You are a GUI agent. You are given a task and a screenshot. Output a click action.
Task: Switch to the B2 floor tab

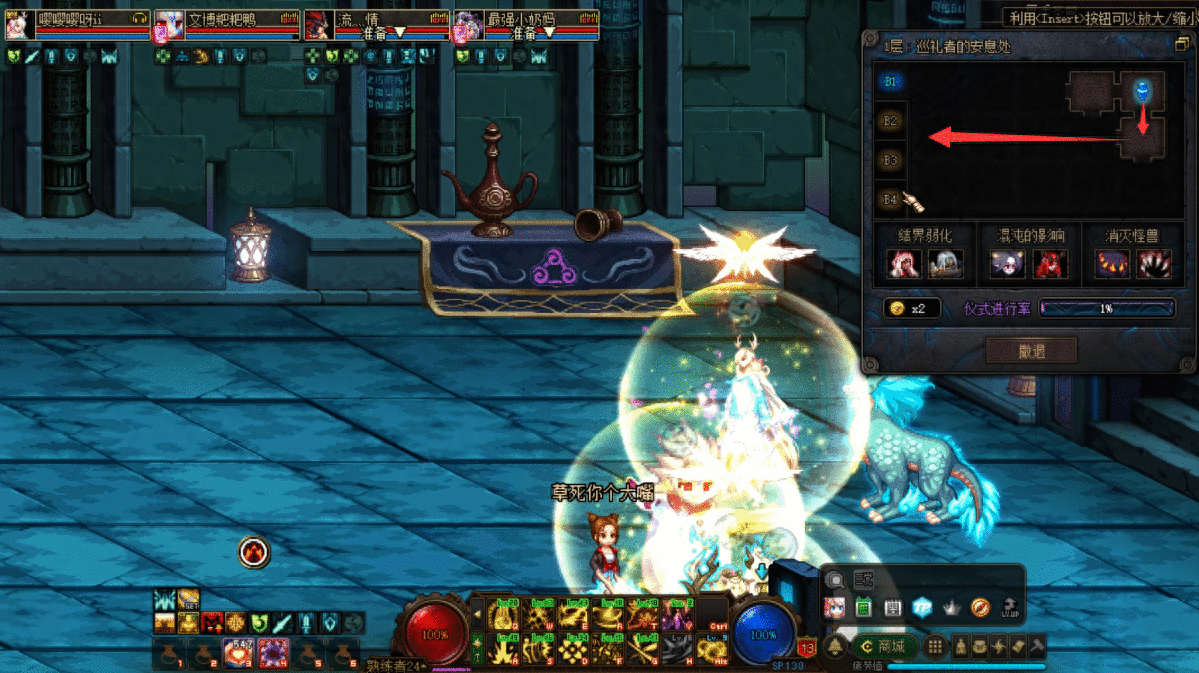click(x=890, y=120)
